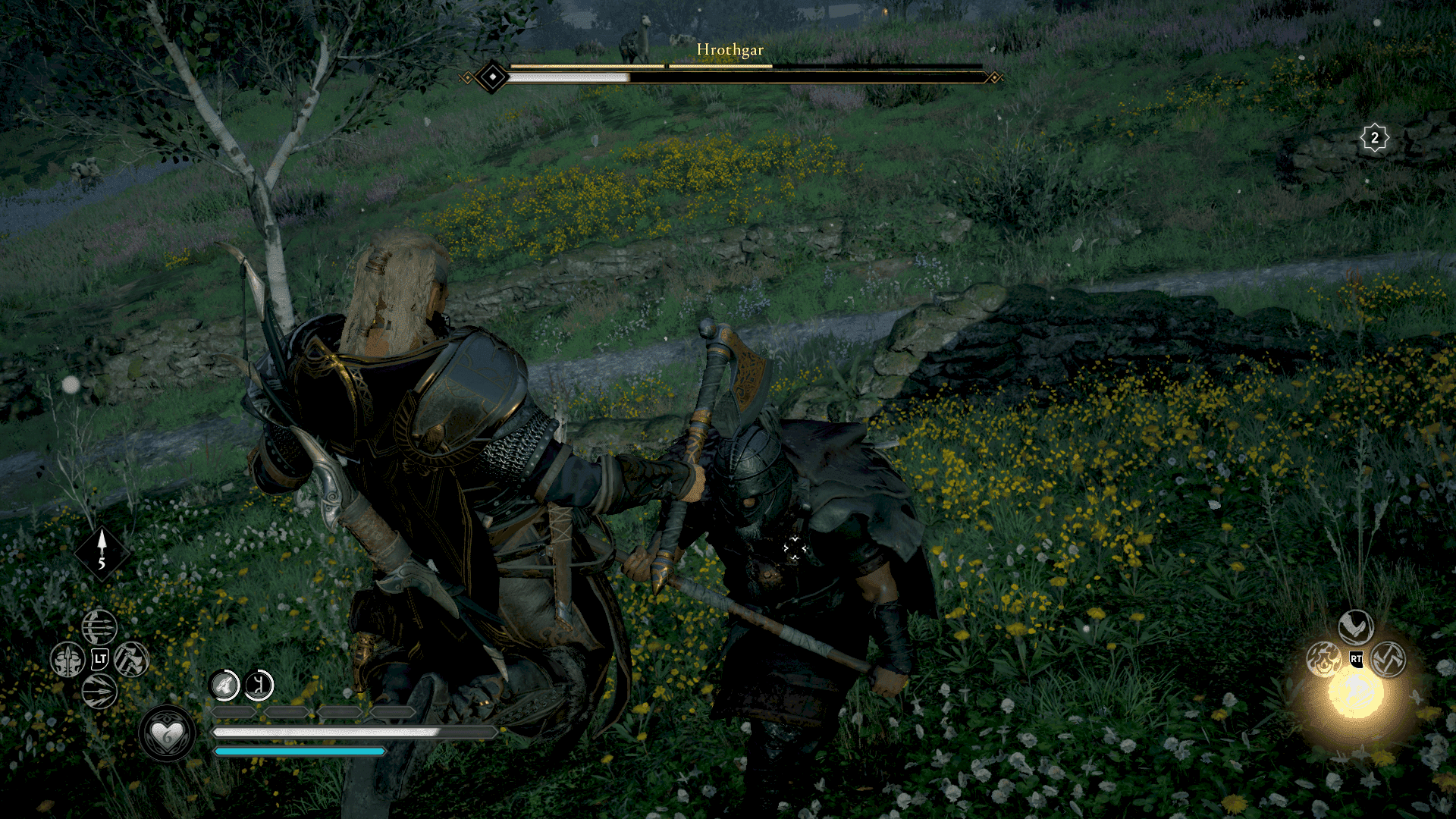Click the diamond lock-on marker beside Hrothgar's bar
Screen dimensions: 1456x819
tap(493, 77)
